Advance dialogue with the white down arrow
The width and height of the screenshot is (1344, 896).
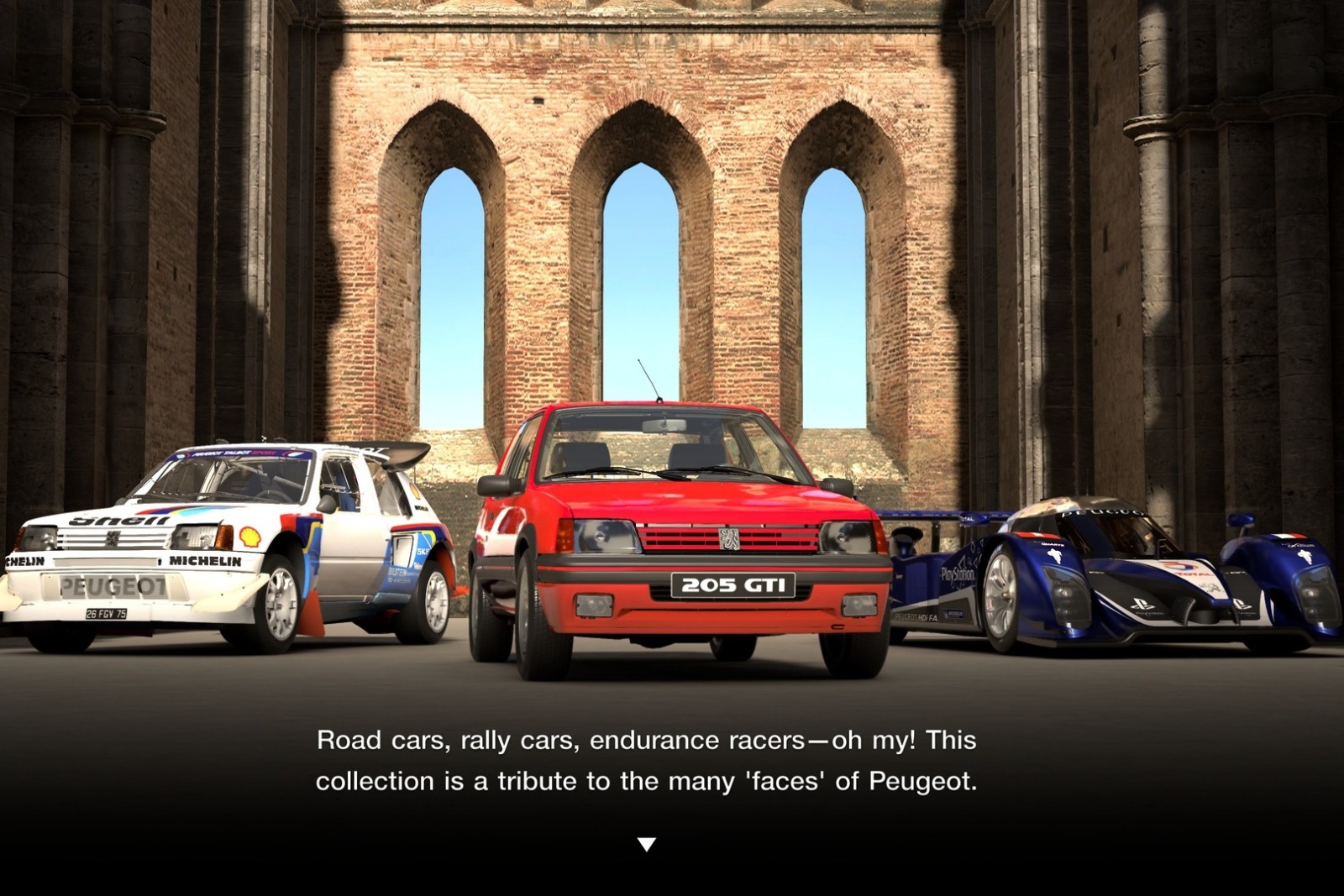646,844
